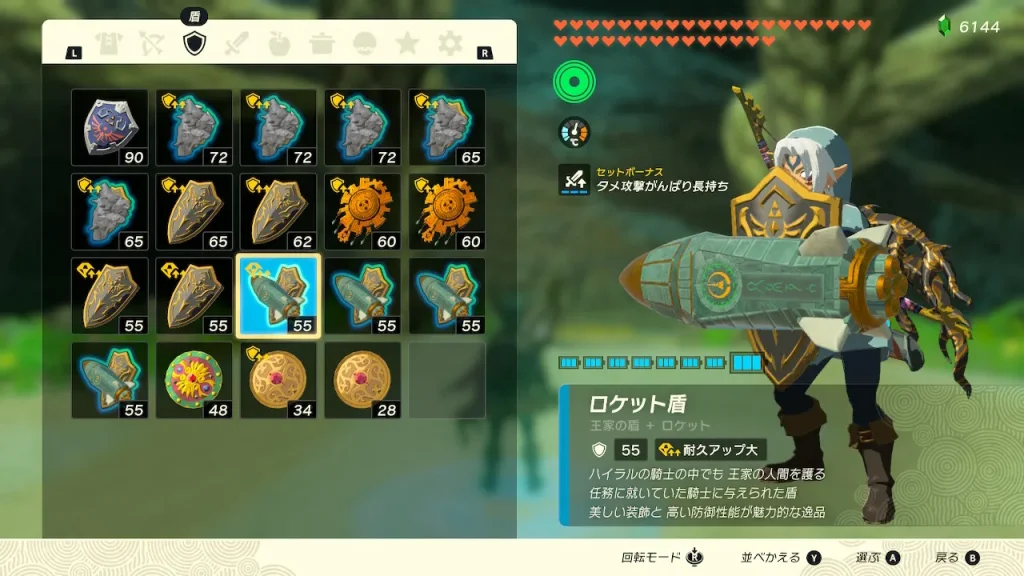Screen dimensions: 1024x576
Task: Open the apple materials tab
Action: coord(280,44)
